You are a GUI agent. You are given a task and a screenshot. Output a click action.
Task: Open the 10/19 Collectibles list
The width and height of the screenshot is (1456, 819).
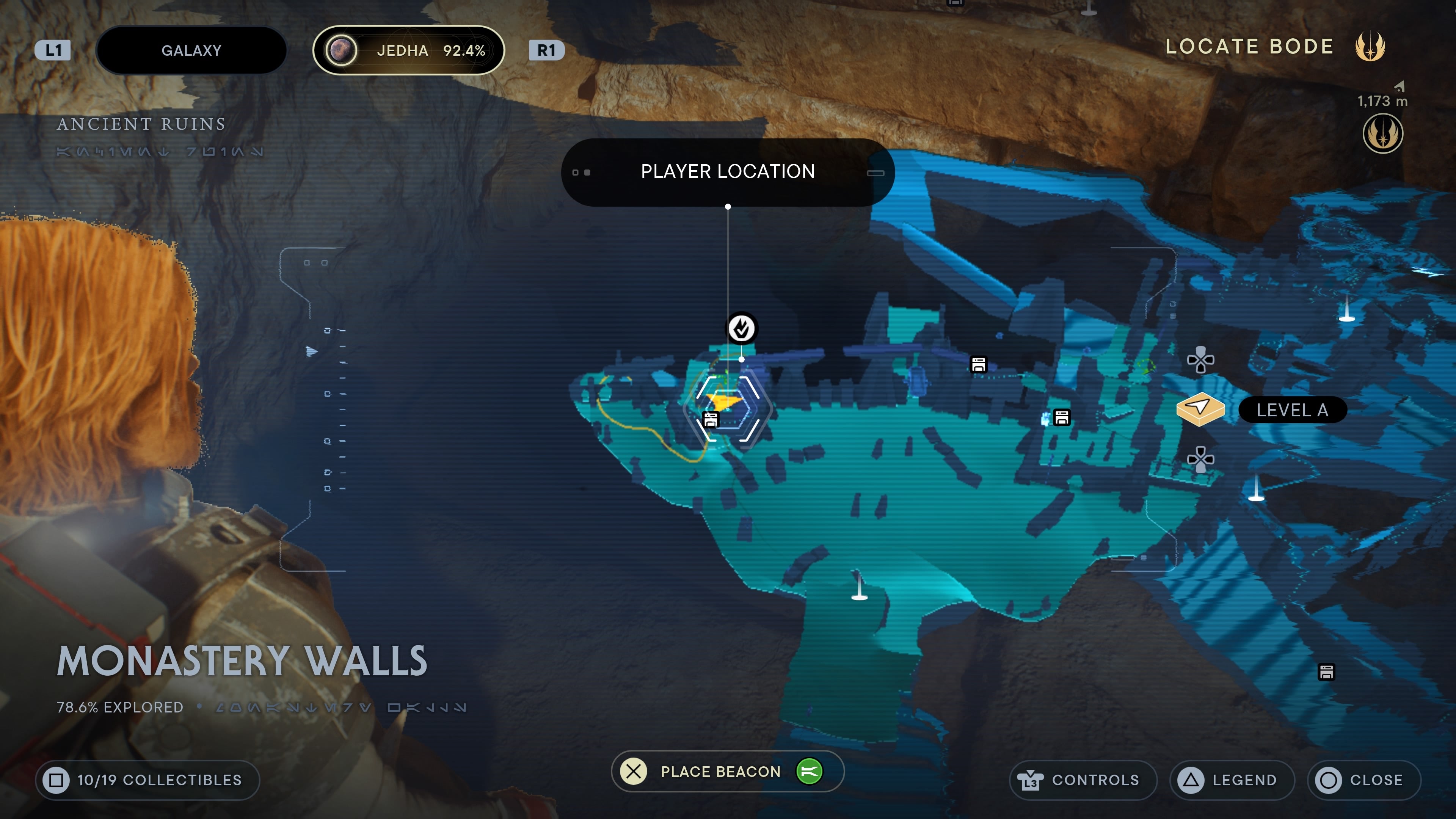click(147, 780)
